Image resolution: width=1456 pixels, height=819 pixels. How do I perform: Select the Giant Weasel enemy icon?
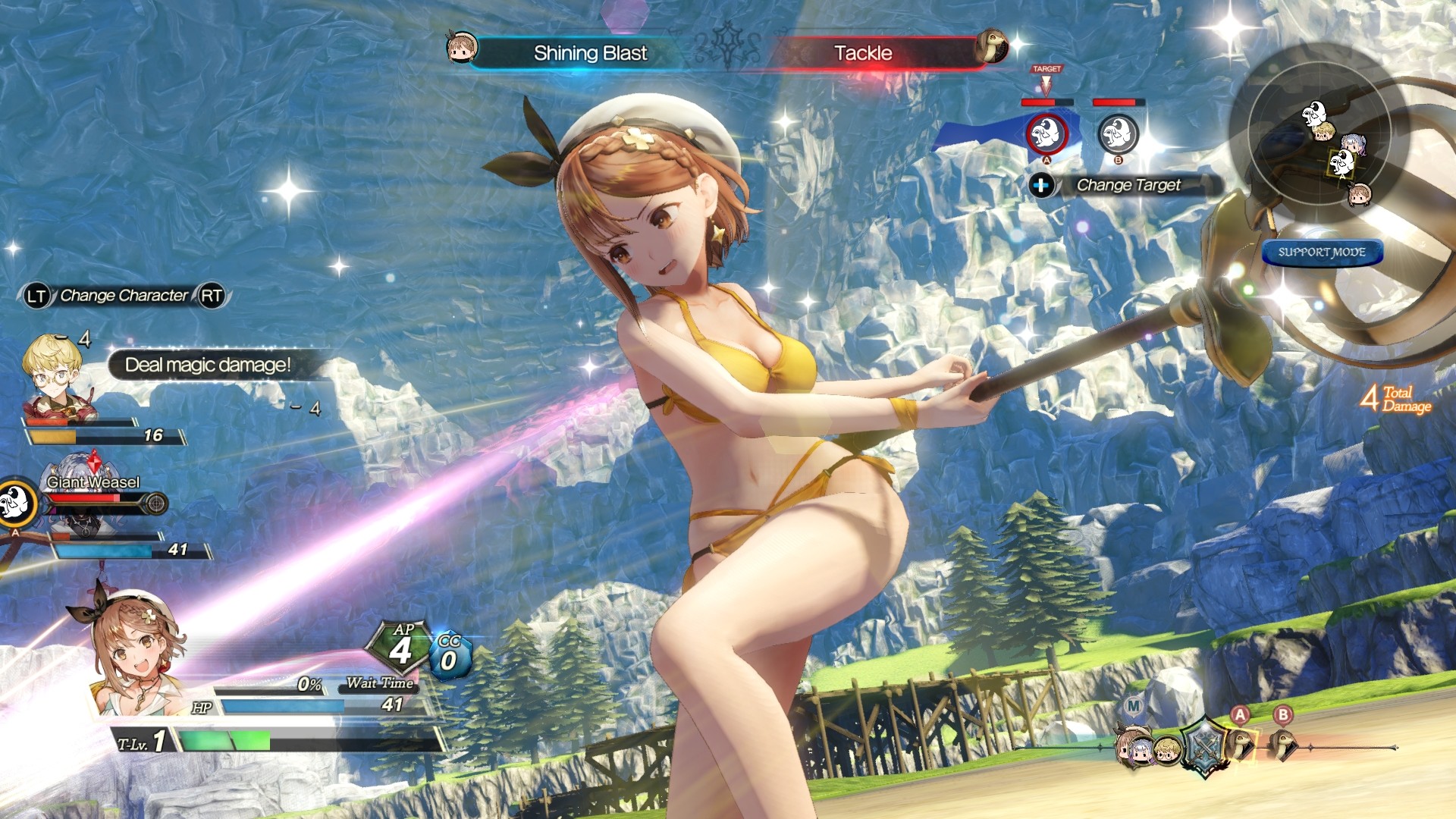click(x=17, y=501)
